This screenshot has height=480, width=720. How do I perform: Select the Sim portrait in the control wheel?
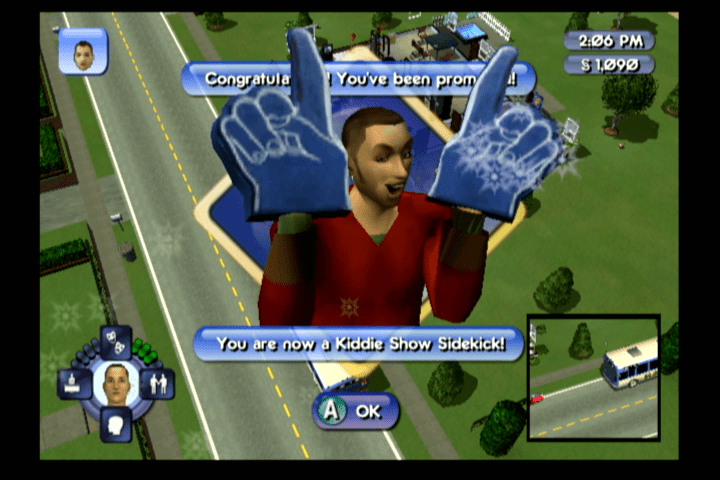tap(115, 383)
